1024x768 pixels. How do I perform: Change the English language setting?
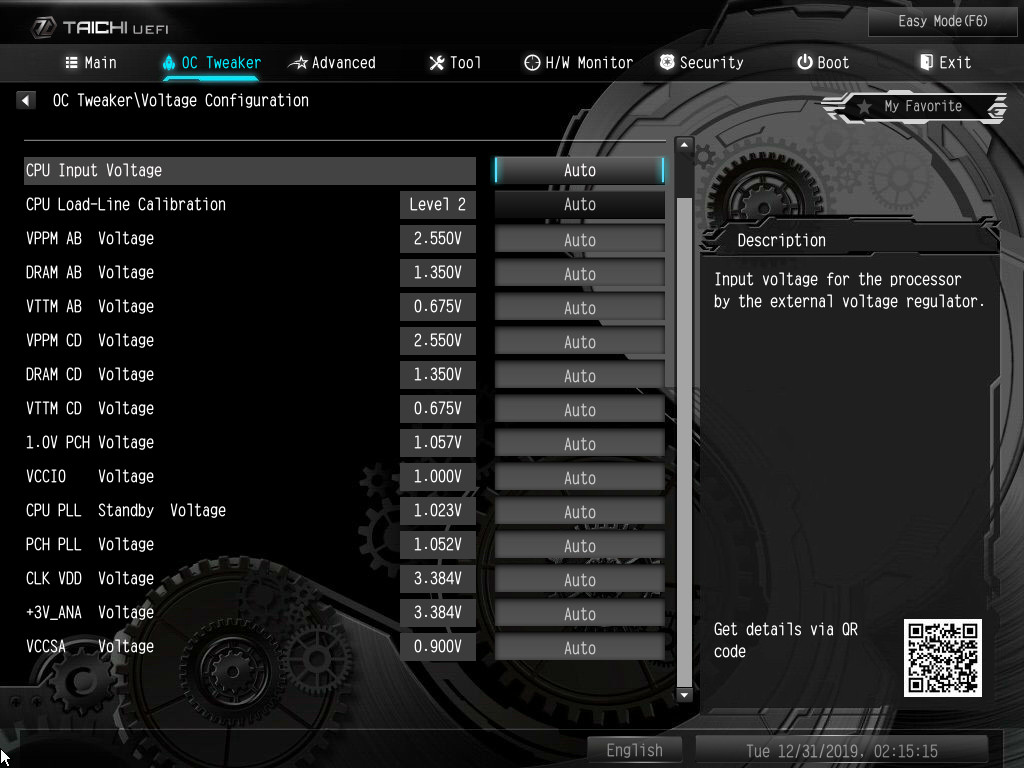[634, 750]
